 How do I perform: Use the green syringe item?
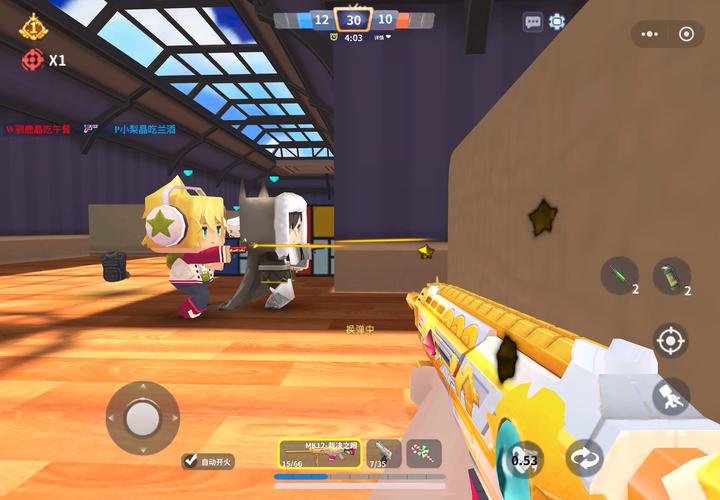(x=620, y=275)
